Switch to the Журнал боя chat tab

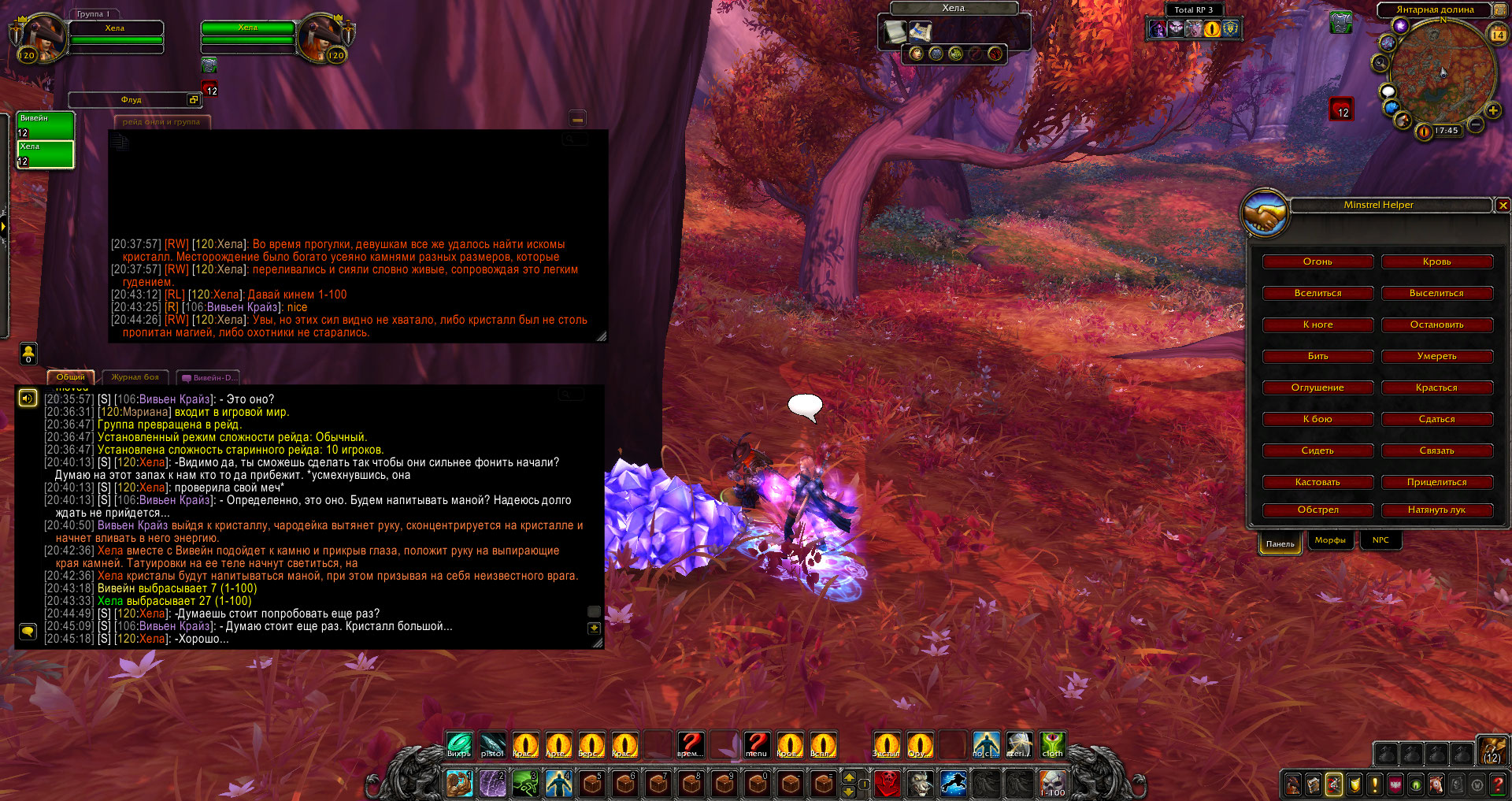(135, 377)
